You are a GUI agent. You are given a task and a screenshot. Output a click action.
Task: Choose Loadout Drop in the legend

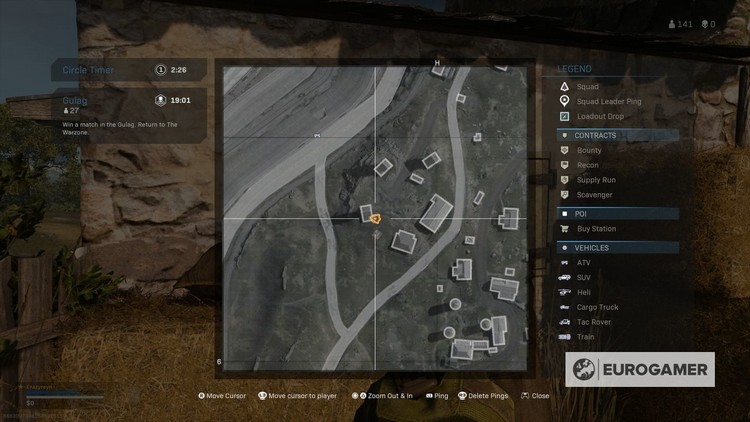[600, 116]
